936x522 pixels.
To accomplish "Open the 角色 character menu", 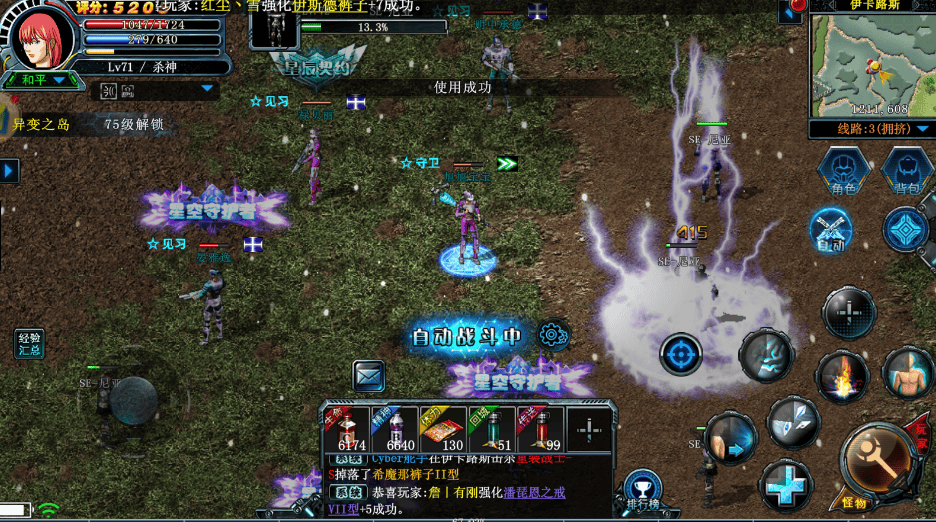I will tap(842, 170).
